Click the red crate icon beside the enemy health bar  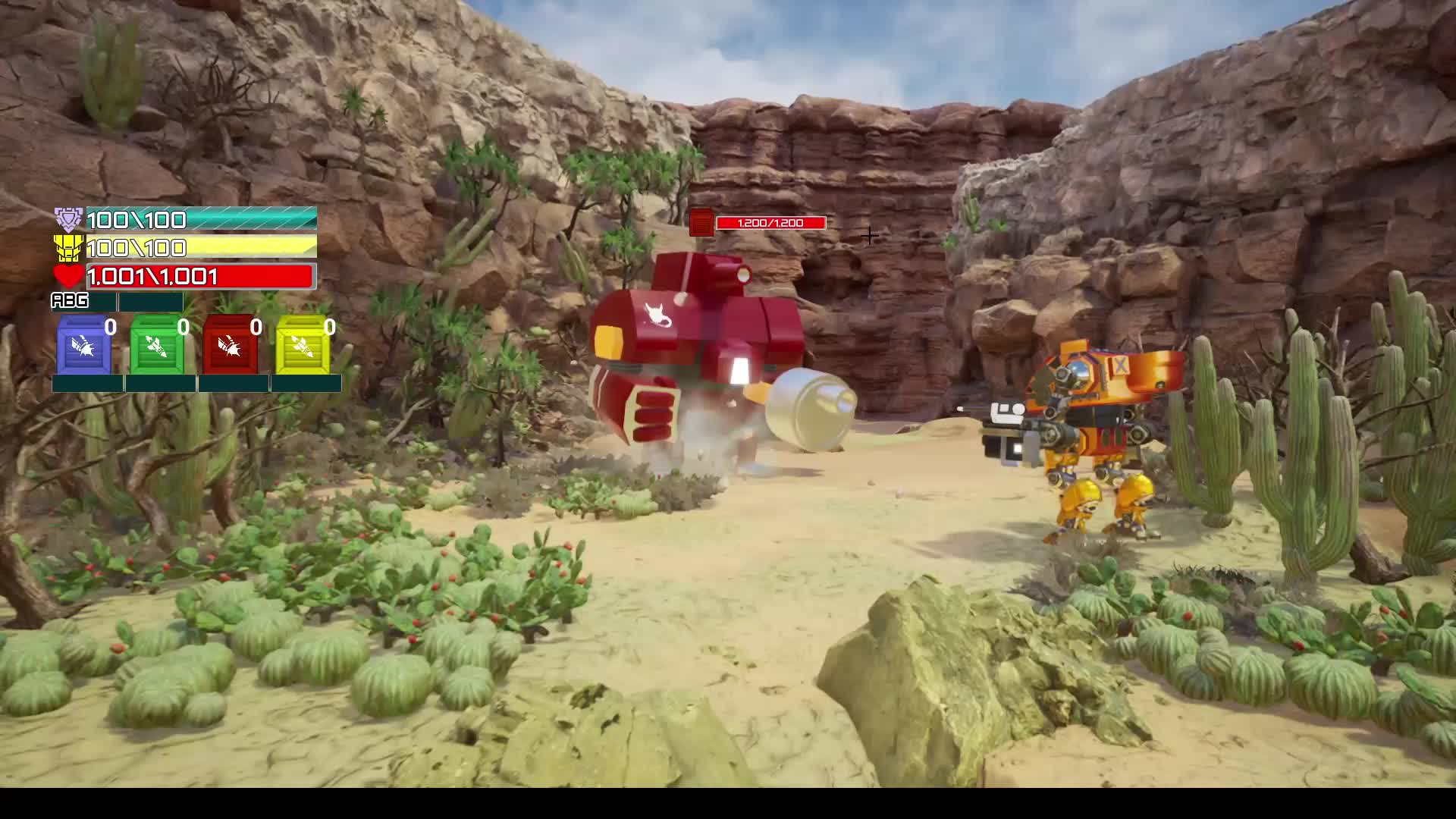point(701,222)
